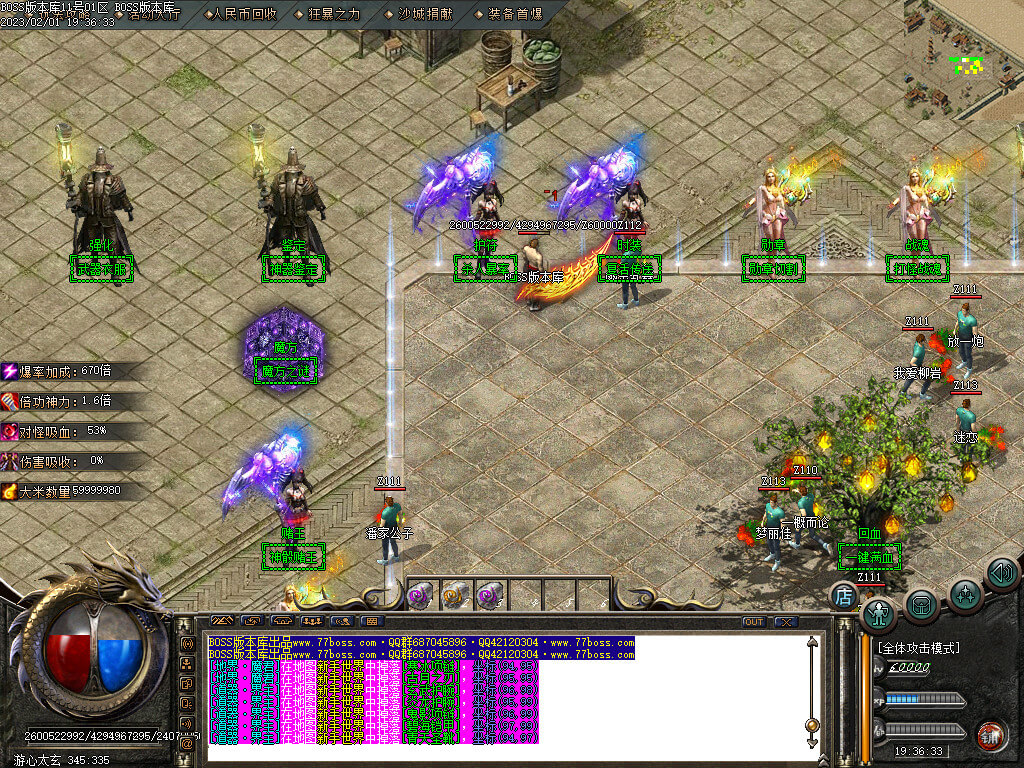Open the skills sparkle round icon

[965, 595]
